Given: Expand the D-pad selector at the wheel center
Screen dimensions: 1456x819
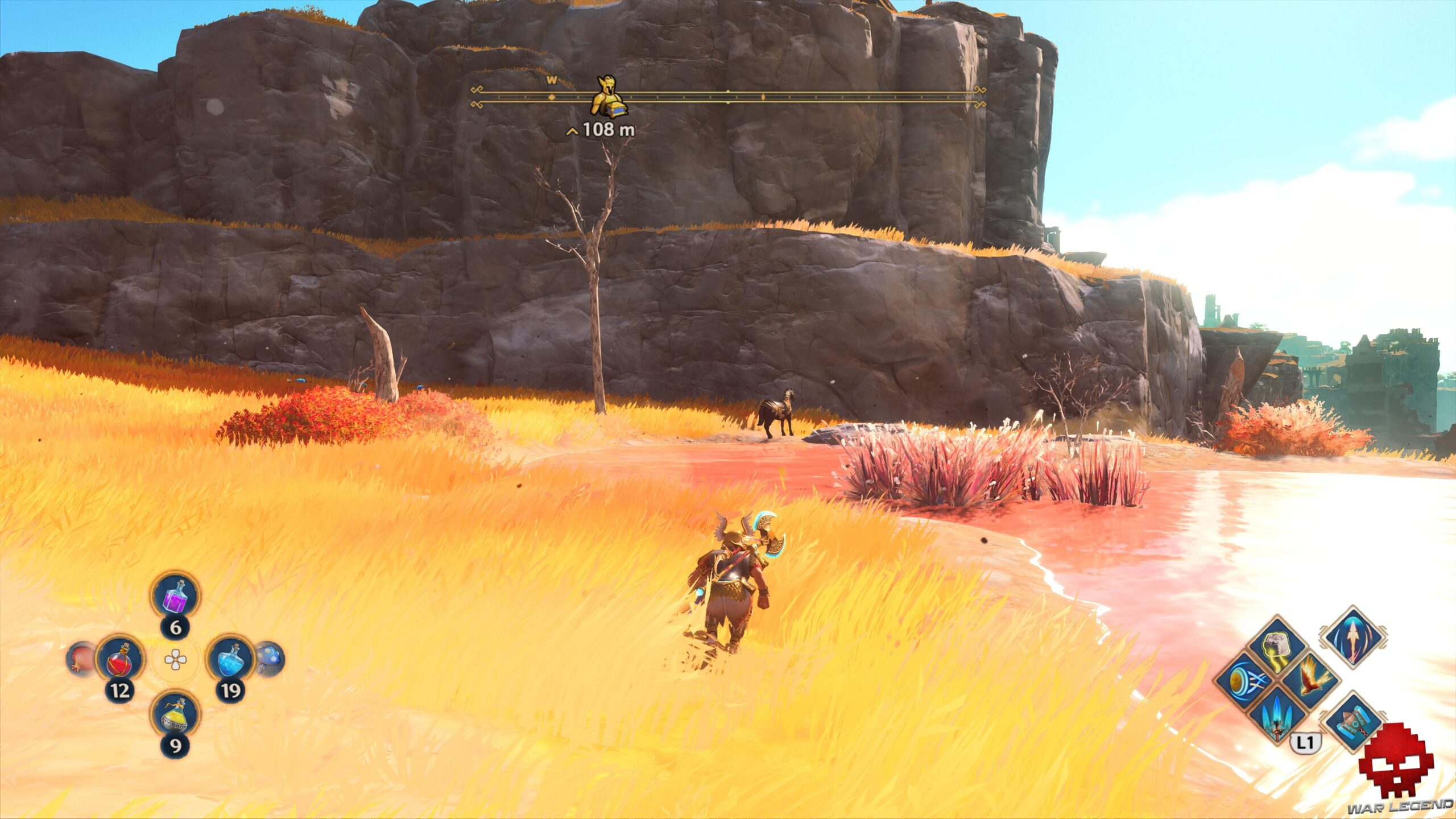Looking at the screenshot, I should tap(176, 660).
